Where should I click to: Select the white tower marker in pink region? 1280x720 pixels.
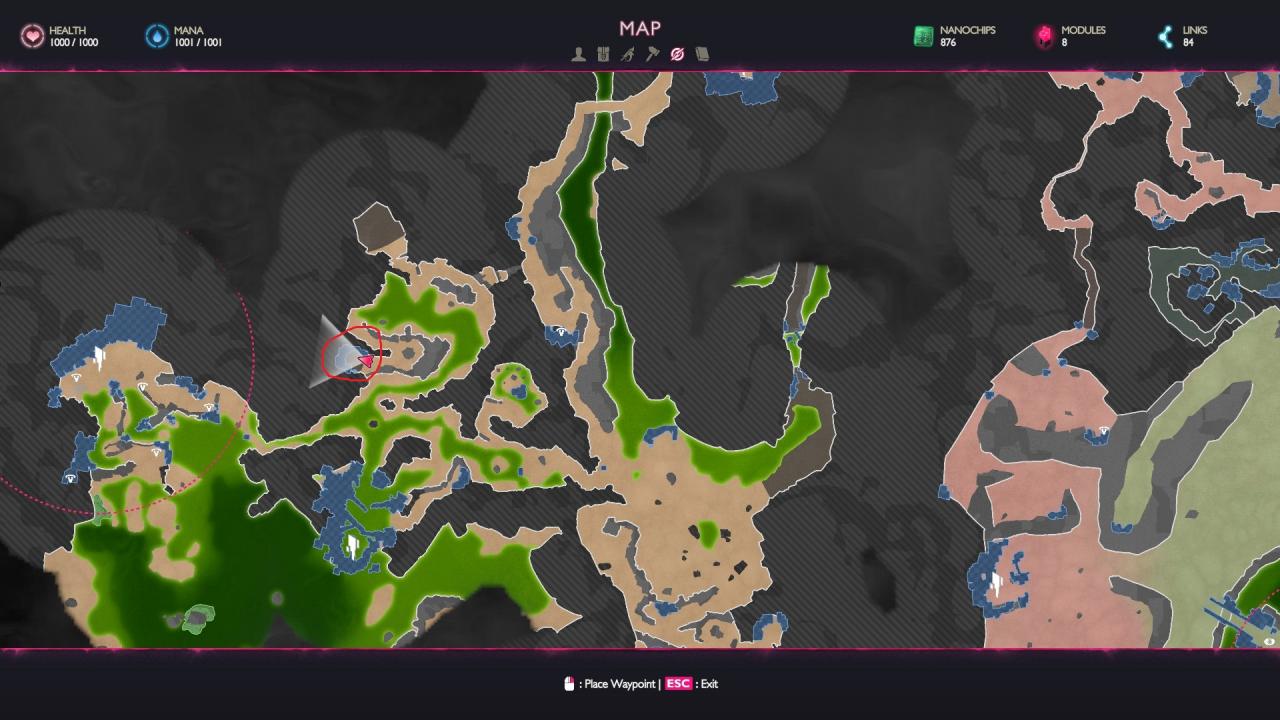[996, 585]
